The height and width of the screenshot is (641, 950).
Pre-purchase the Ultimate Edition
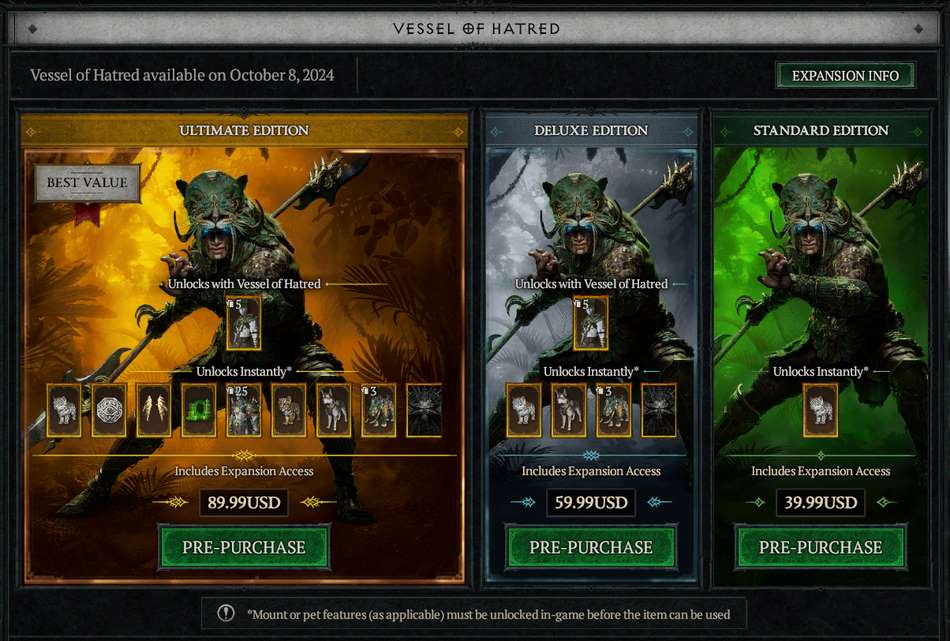(244, 547)
